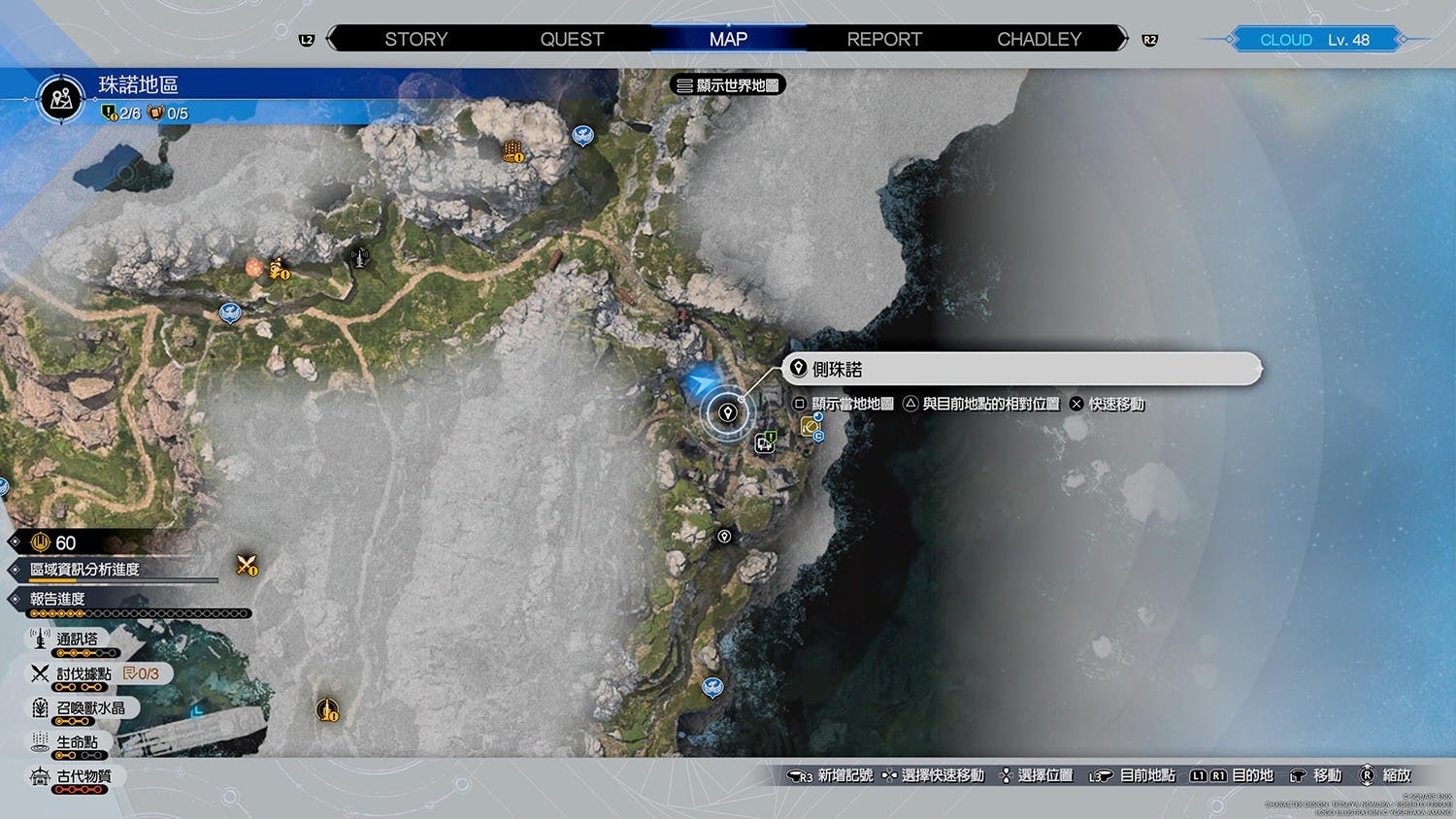The height and width of the screenshot is (819, 1456).
Task: Select the 古代物質 legend entry
Action: tap(83, 776)
